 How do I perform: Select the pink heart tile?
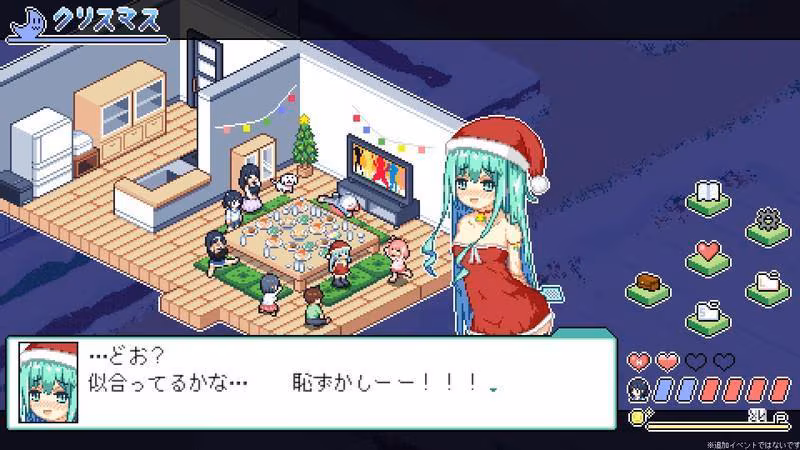pyautogui.click(x=707, y=254)
